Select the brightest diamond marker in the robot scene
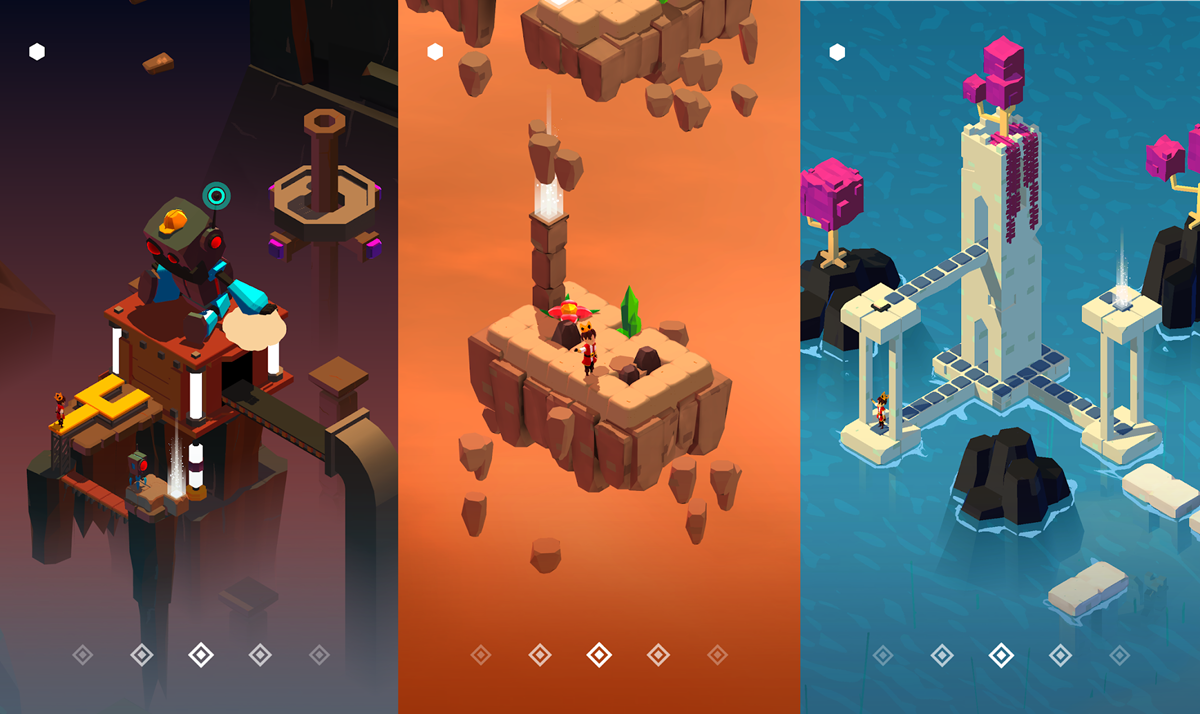This screenshot has width=1200, height=714. point(201,655)
